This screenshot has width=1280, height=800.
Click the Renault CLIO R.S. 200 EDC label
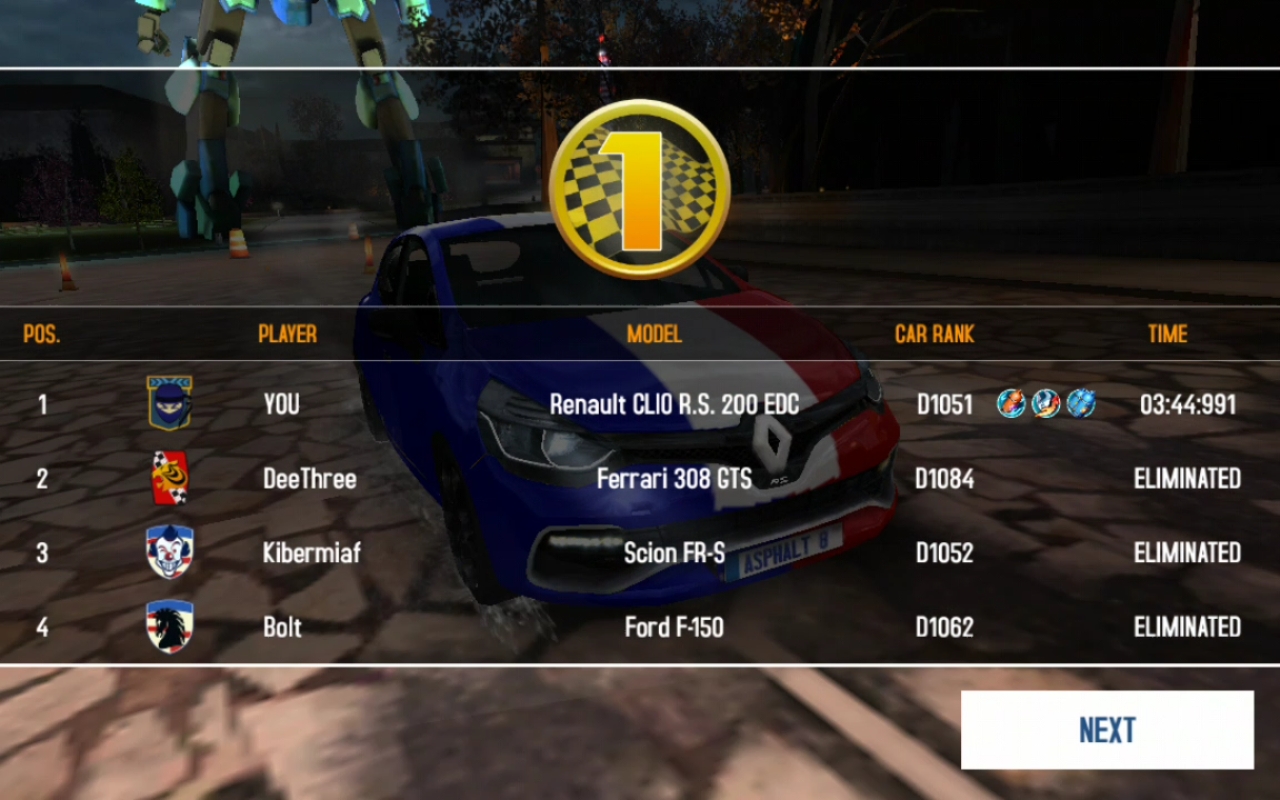tap(676, 404)
